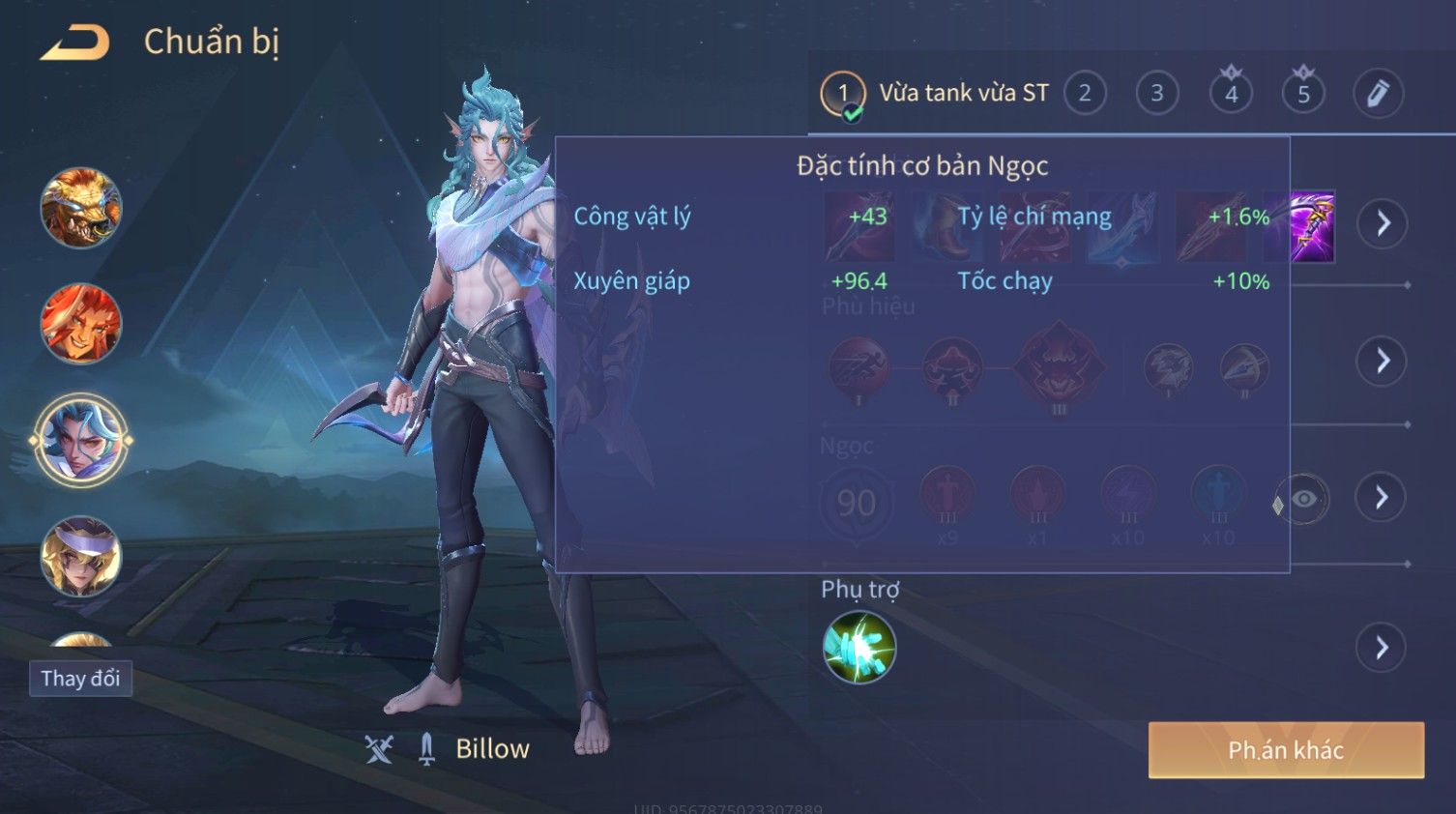Choose the orange beast hero portrait

click(80, 208)
